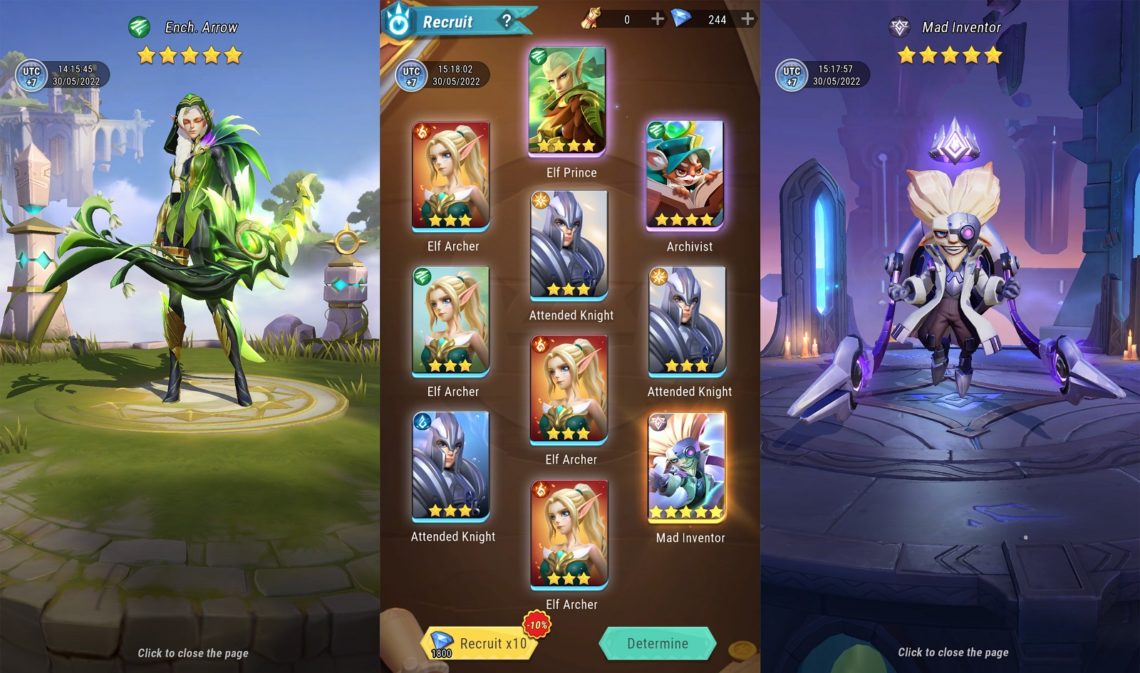The image size is (1140, 673).
Task: Confirm results with the Determine button
Action: click(x=657, y=643)
